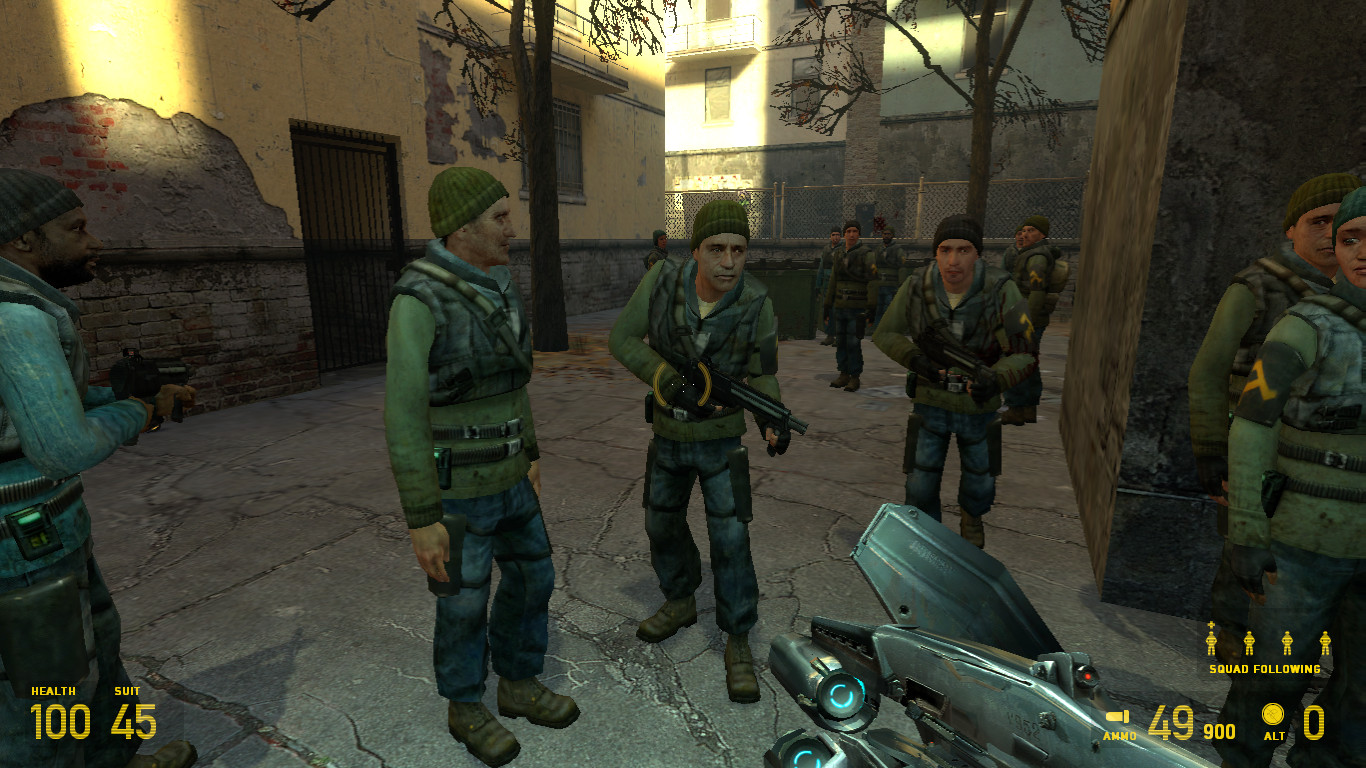This screenshot has width=1366, height=768.
Task: Click the ALT ammo count 0
Action: (x=1314, y=723)
